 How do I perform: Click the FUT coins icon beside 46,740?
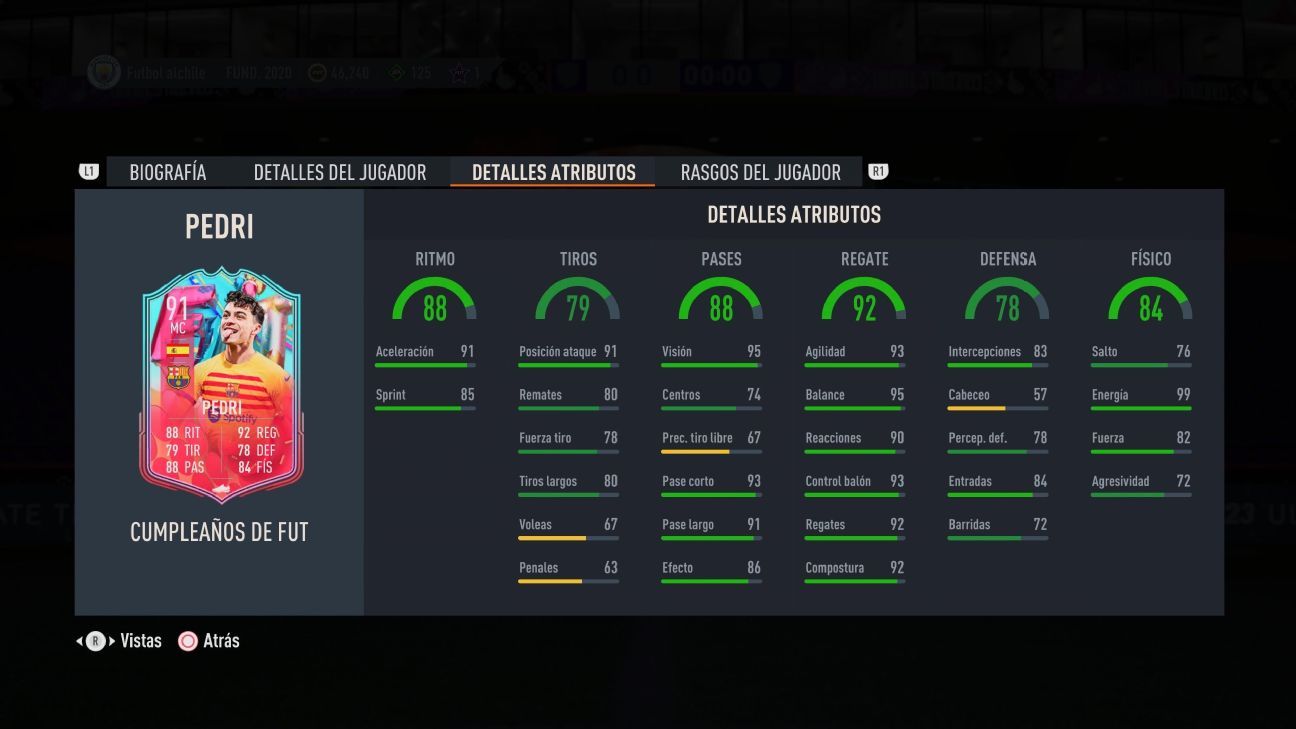(317, 73)
